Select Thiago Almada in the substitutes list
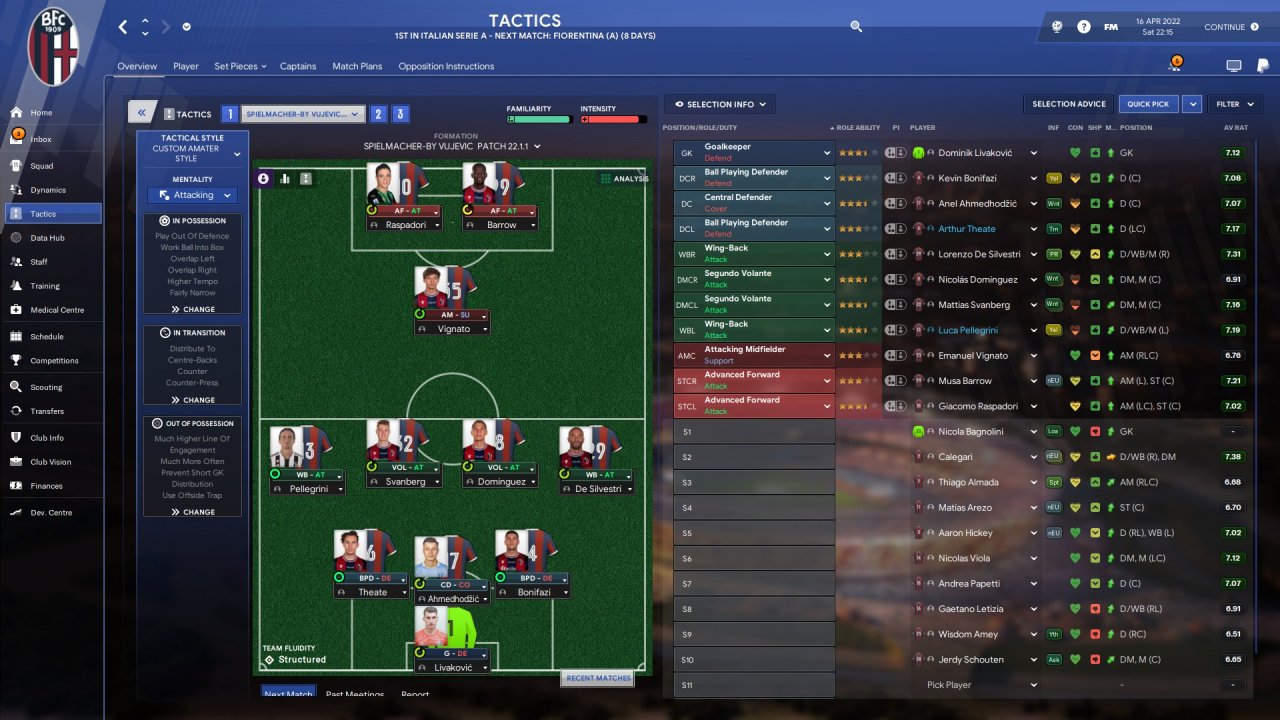This screenshot has height=720, width=1280. [969, 482]
